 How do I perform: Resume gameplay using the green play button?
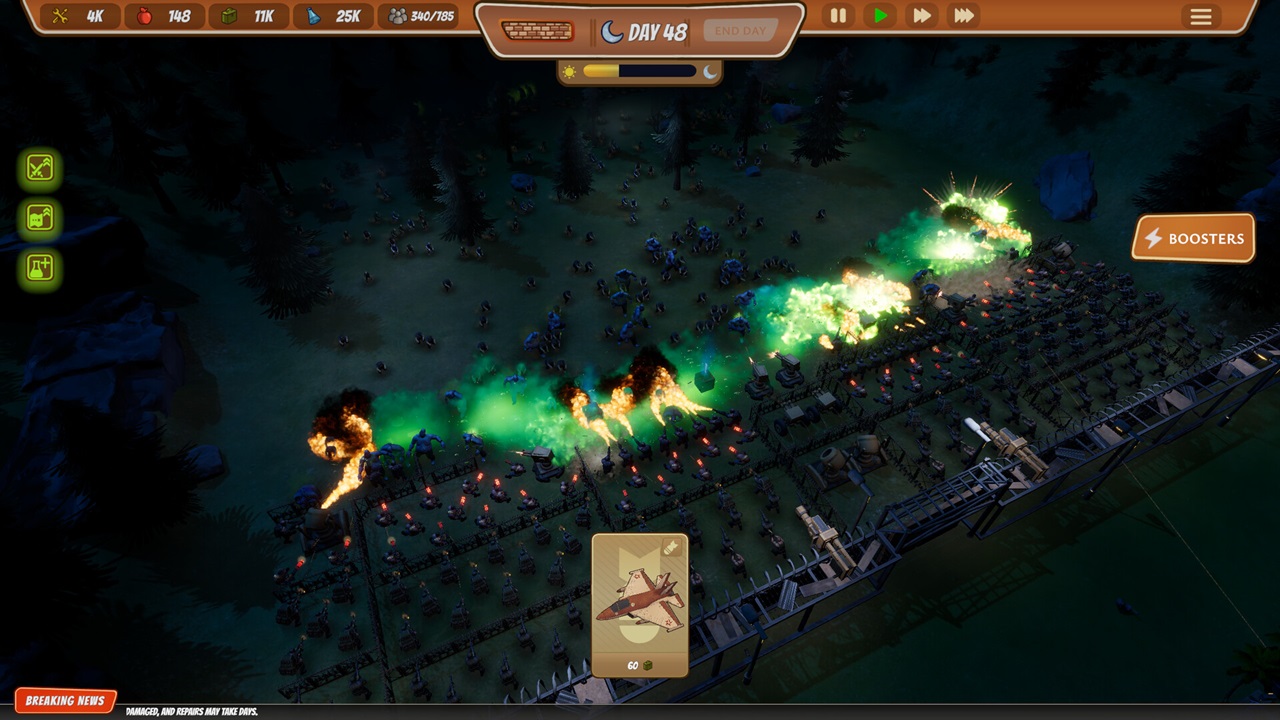879,16
